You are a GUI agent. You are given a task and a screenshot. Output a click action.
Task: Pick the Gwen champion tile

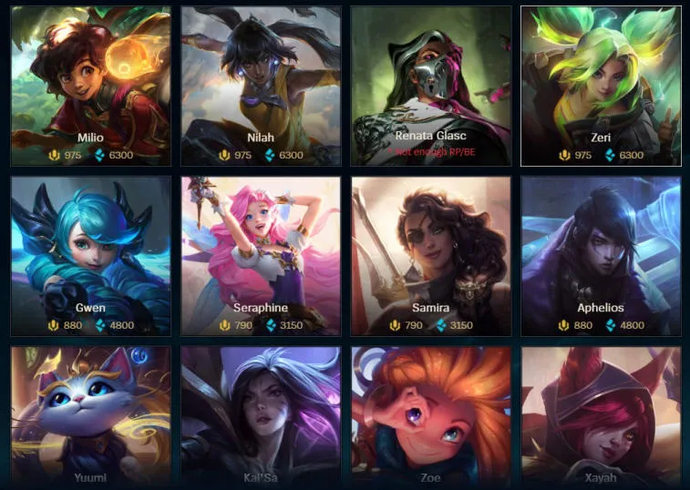[91, 256]
